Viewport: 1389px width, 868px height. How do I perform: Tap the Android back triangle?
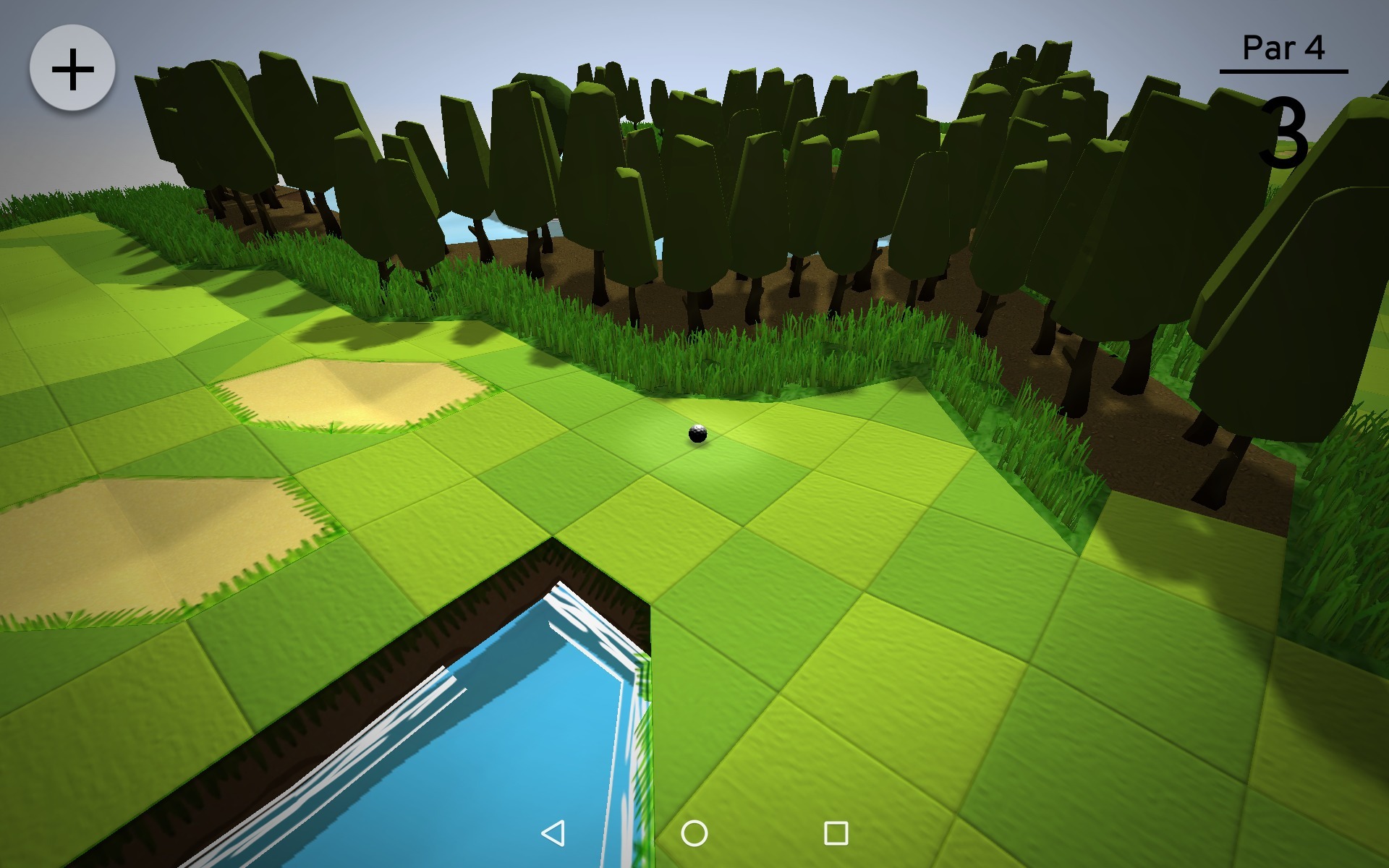(553, 833)
